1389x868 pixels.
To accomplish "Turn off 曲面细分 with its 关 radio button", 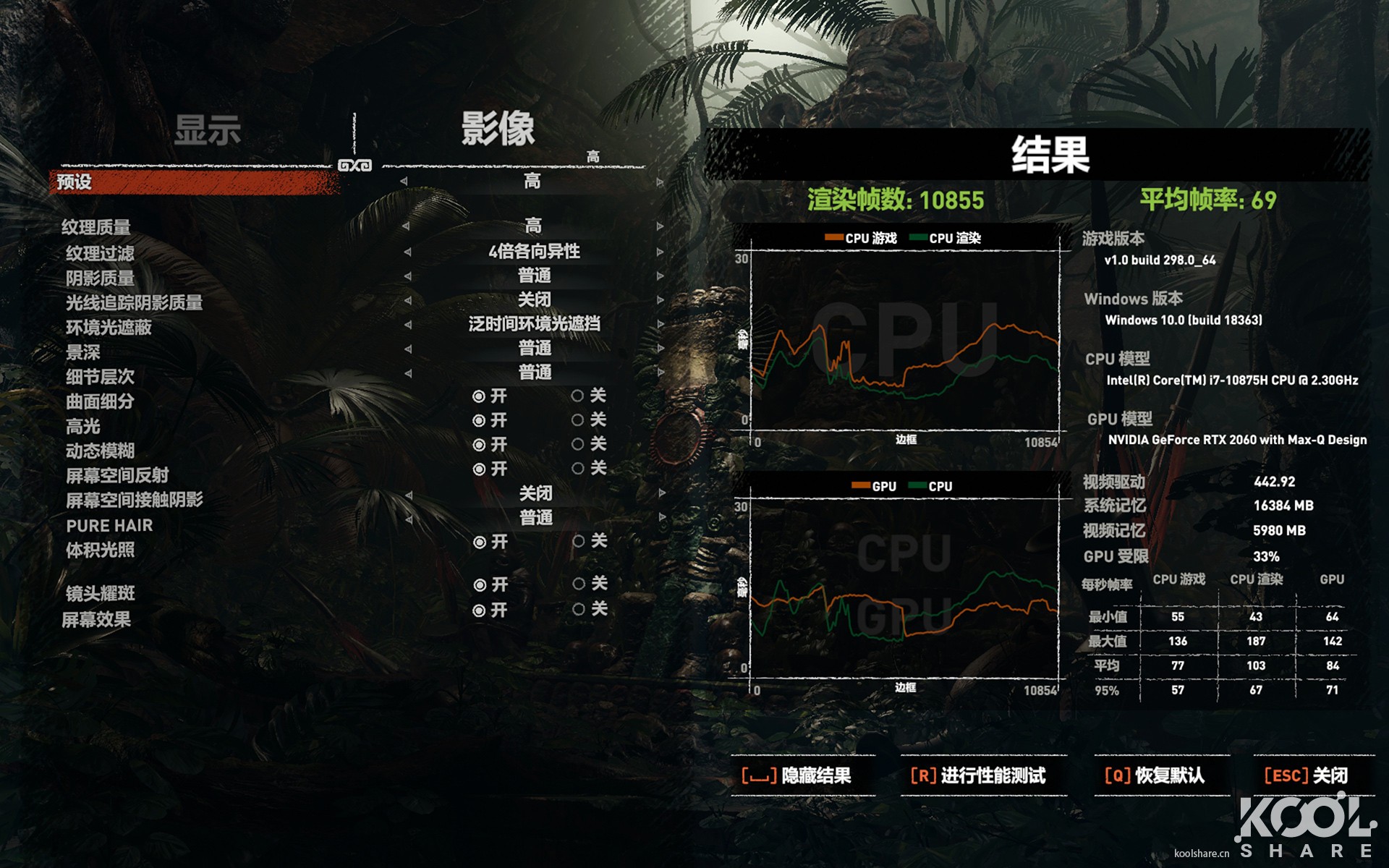I will [x=579, y=396].
